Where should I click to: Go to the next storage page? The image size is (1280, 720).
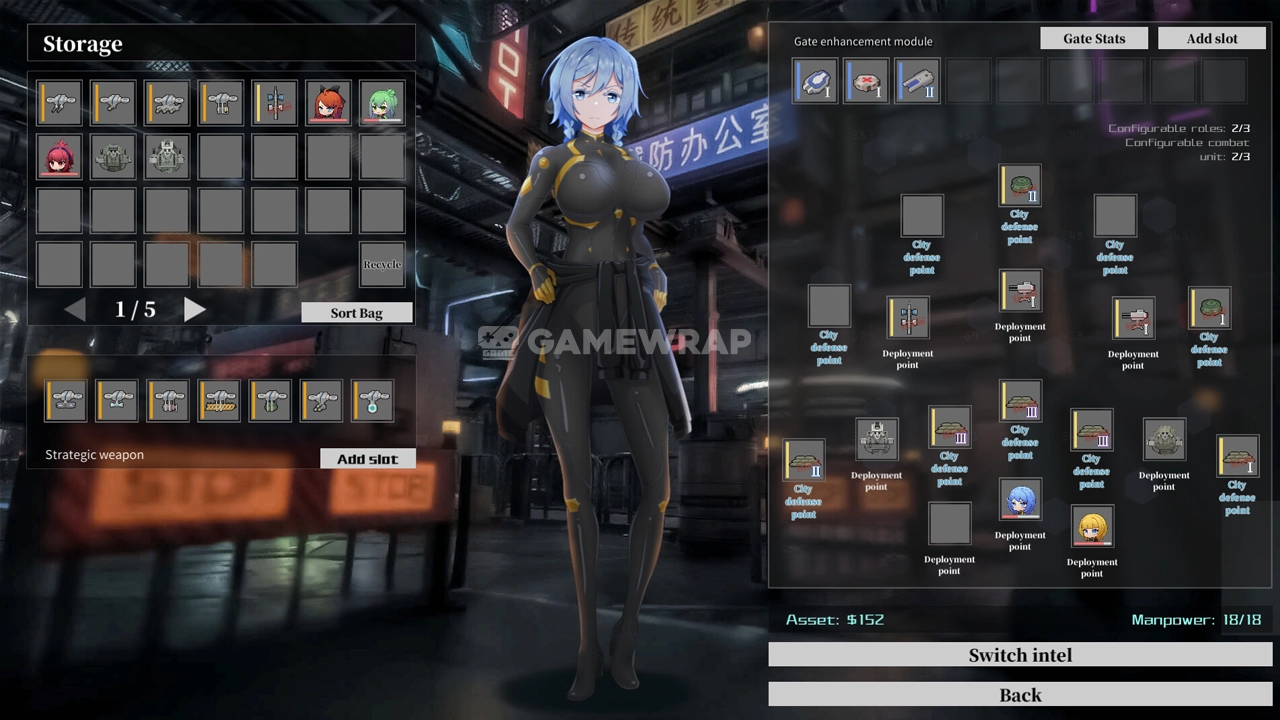click(x=195, y=310)
